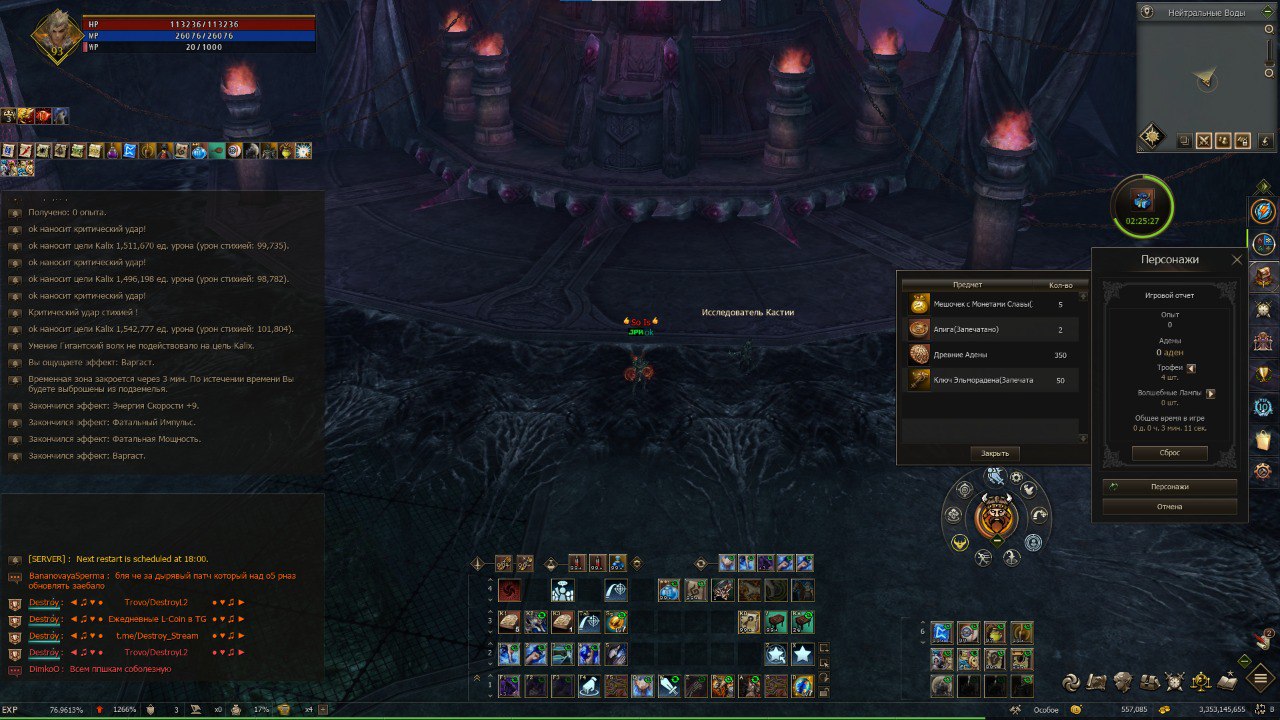
Task: Open the main menu hamburger button
Action: (x=1261, y=678)
